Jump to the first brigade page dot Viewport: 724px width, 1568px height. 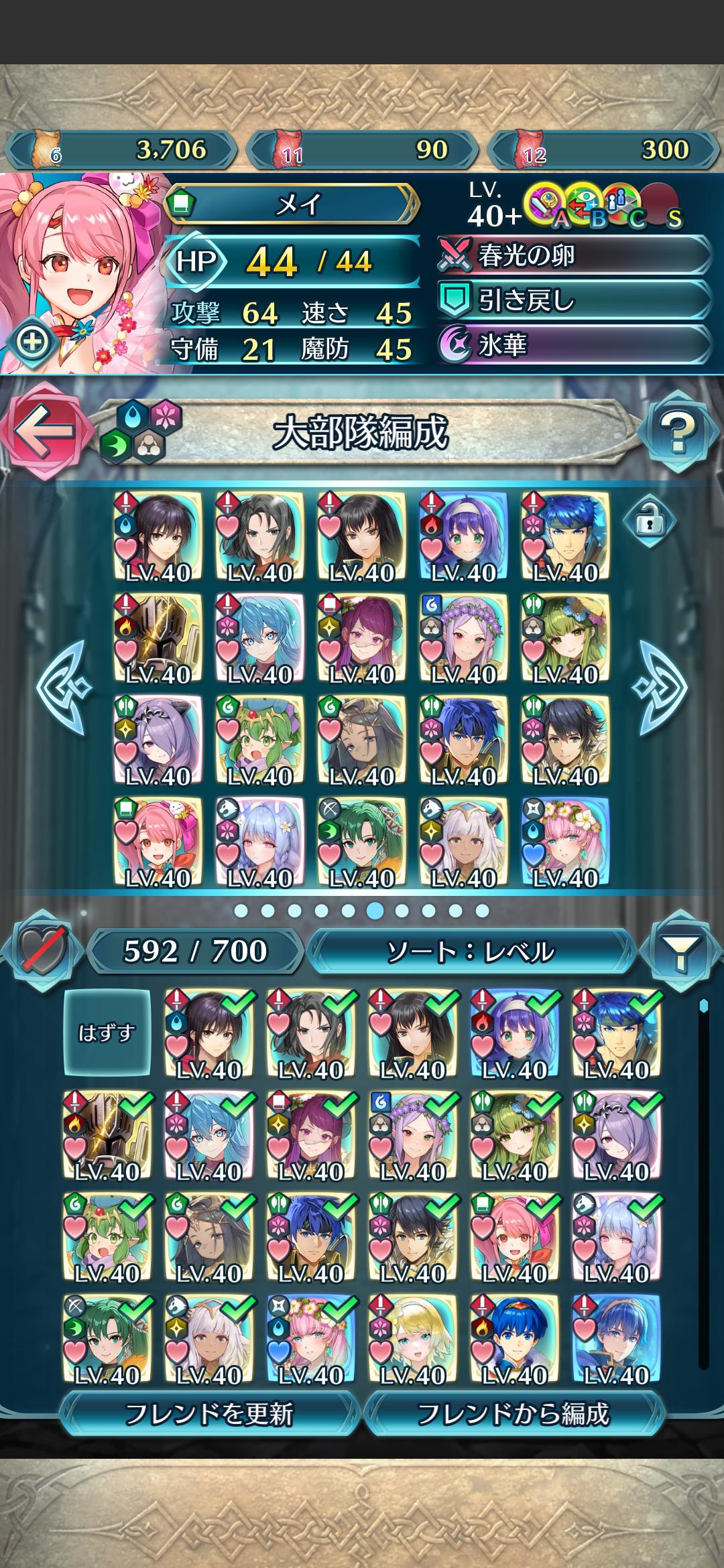tap(241, 911)
